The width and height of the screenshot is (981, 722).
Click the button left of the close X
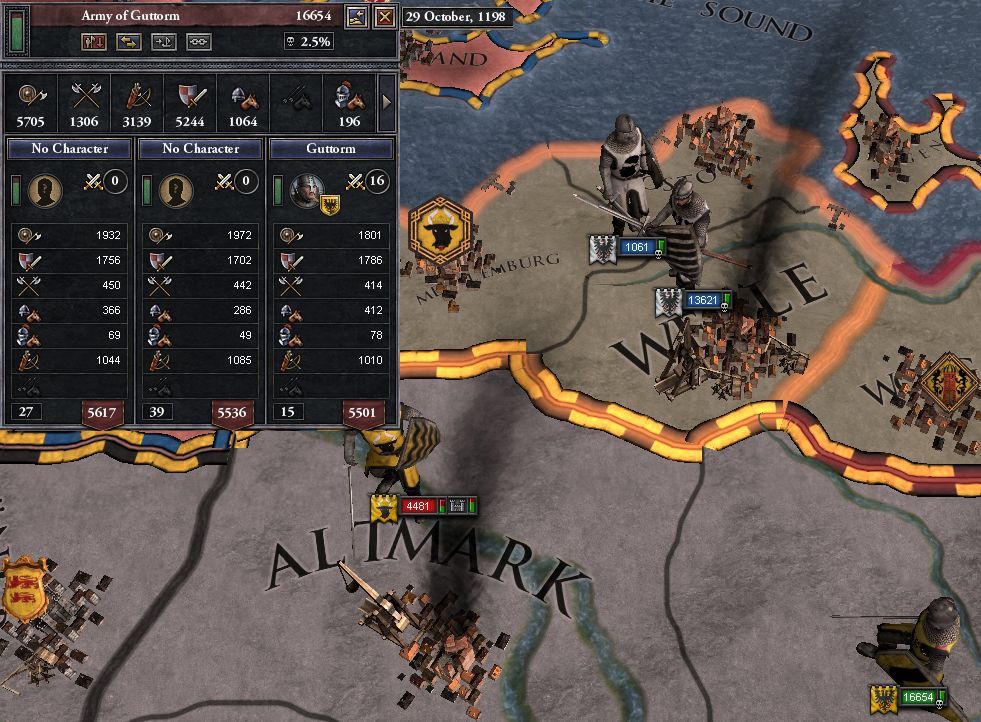pos(357,17)
